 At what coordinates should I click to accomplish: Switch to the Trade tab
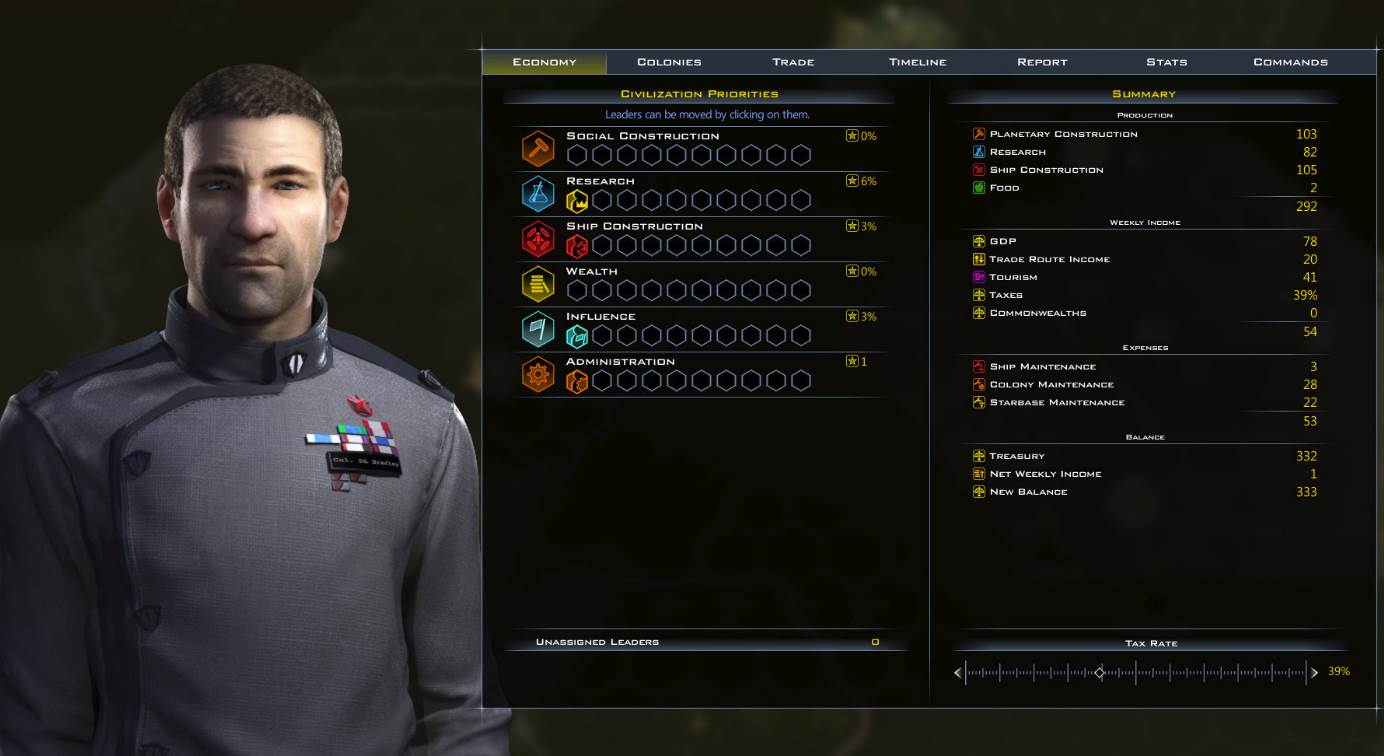coord(793,62)
